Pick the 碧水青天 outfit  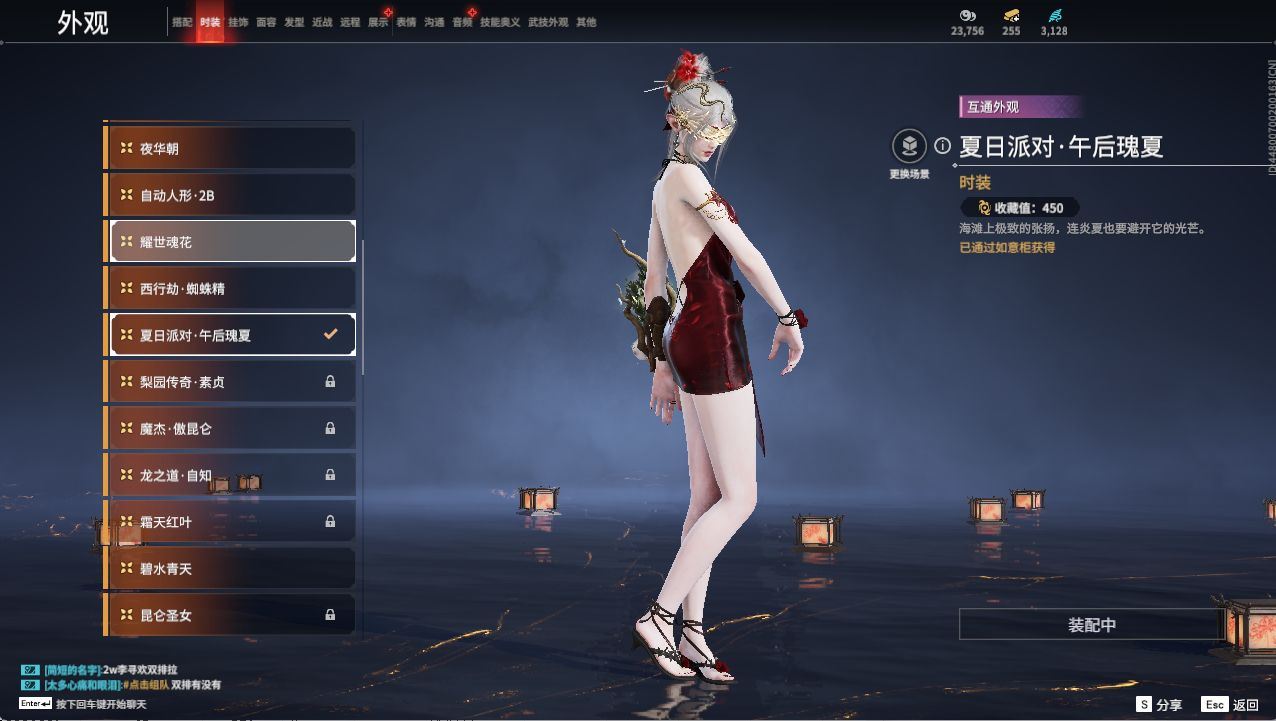coord(230,568)
